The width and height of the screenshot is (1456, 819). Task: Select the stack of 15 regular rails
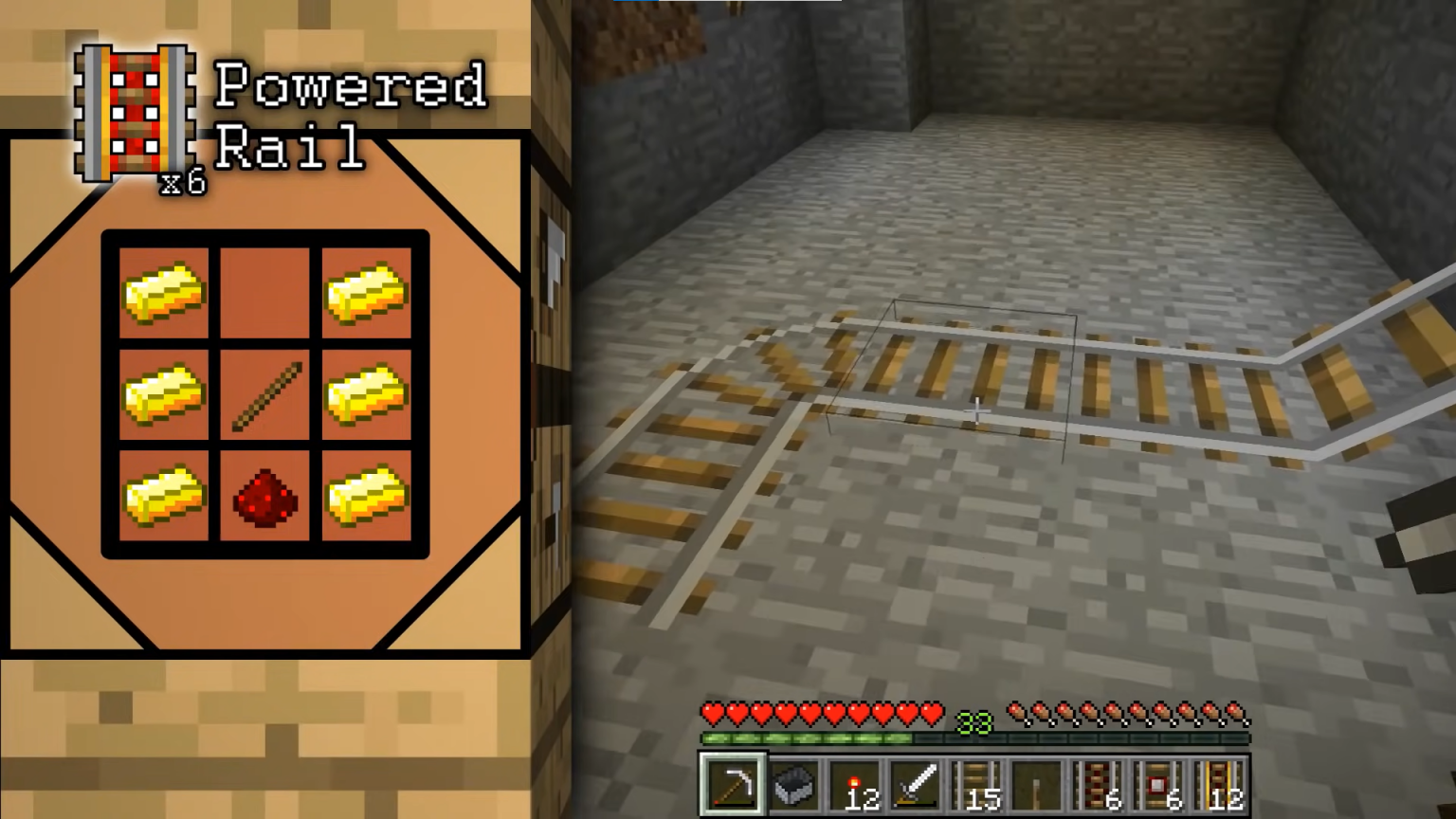[x=975, y=785]
